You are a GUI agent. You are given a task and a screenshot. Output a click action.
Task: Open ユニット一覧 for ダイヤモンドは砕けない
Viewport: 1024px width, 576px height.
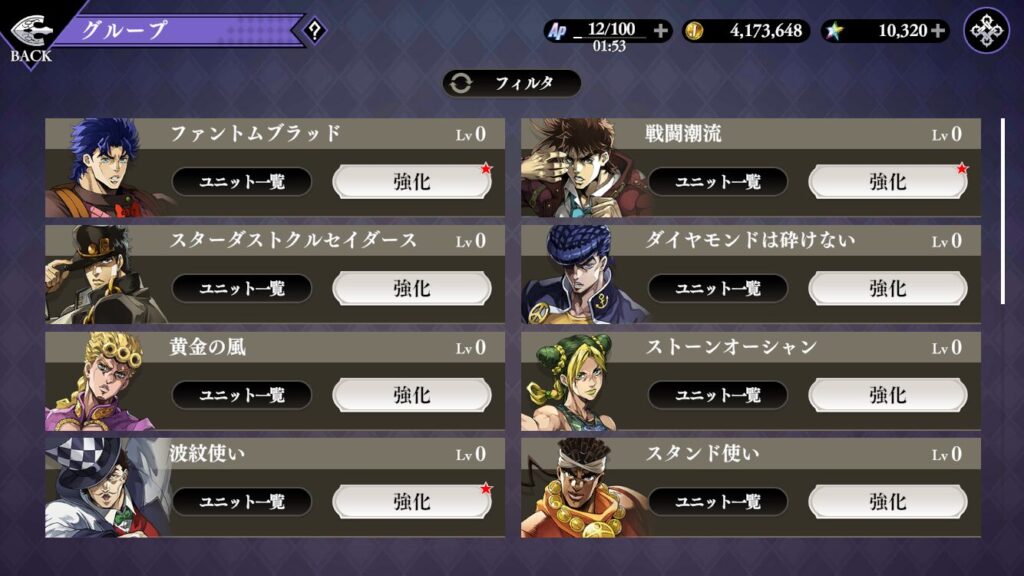718,288
